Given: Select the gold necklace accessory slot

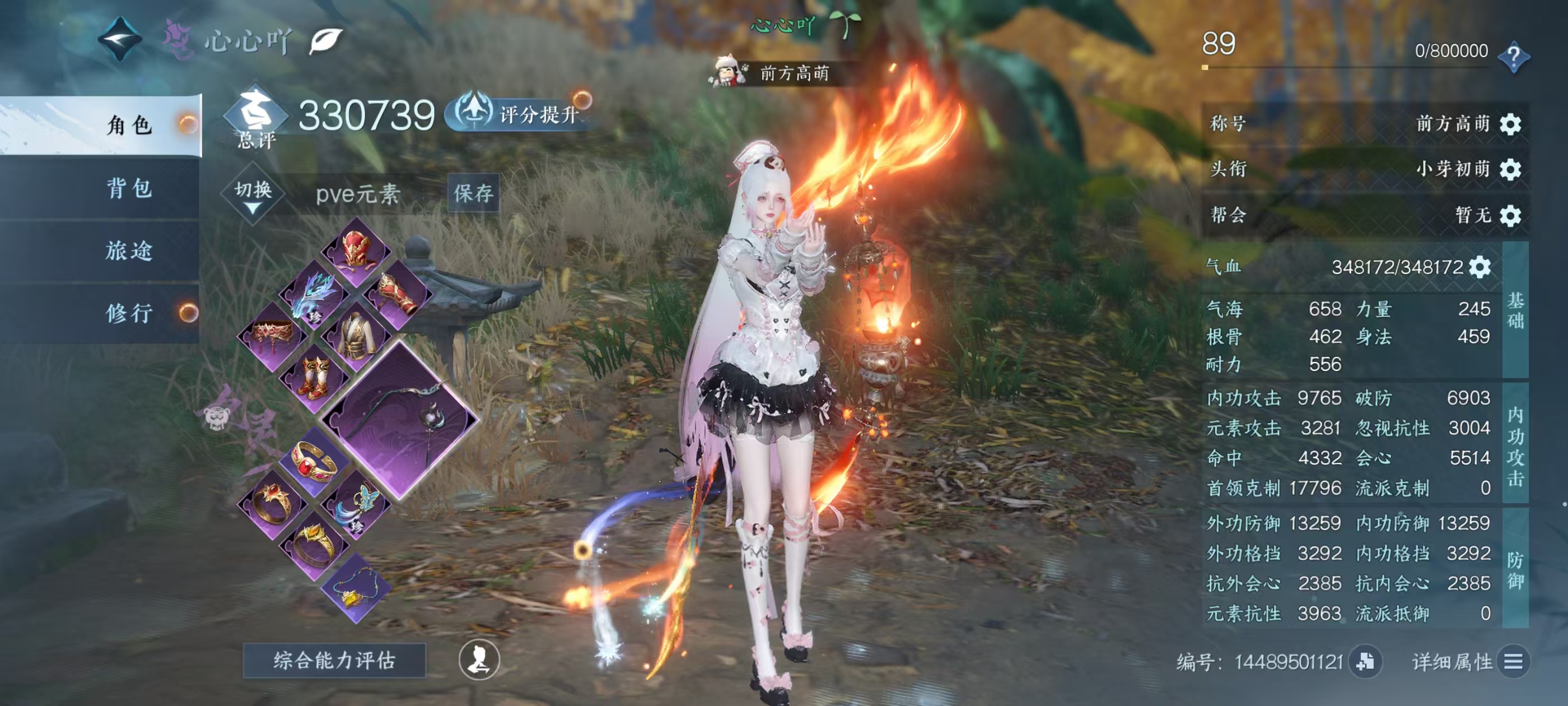Looking at the screenshot, I should pos(356,589).
